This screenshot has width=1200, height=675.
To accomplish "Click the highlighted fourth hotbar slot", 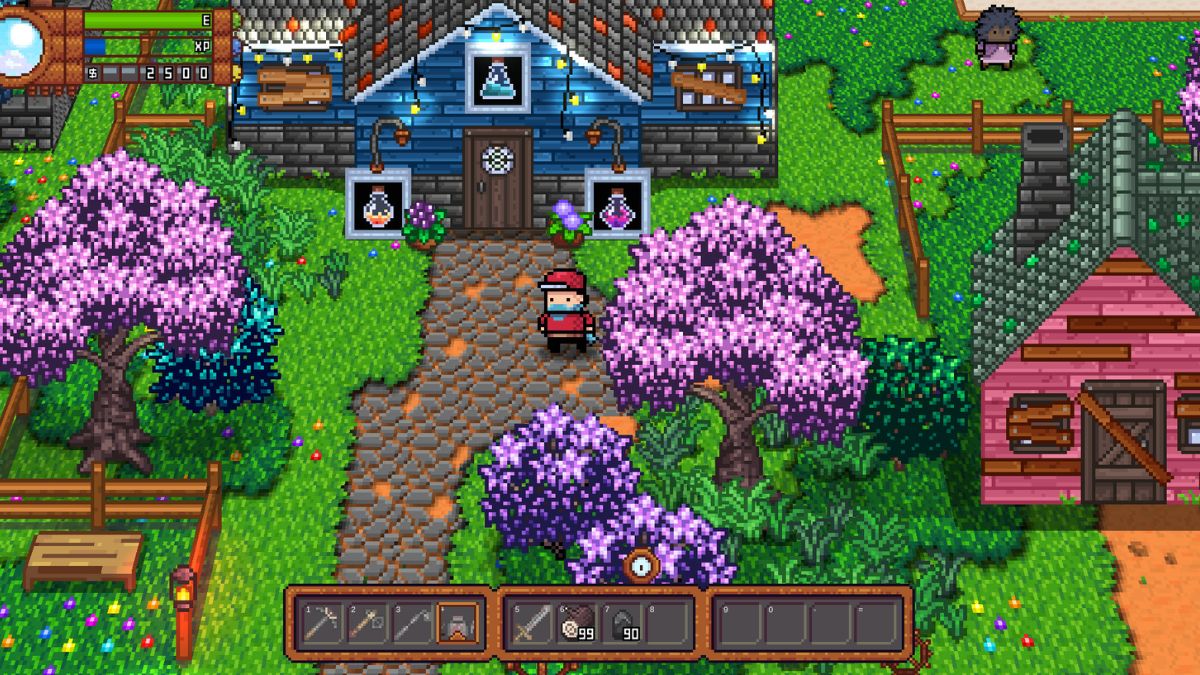I will click(457, 624).
